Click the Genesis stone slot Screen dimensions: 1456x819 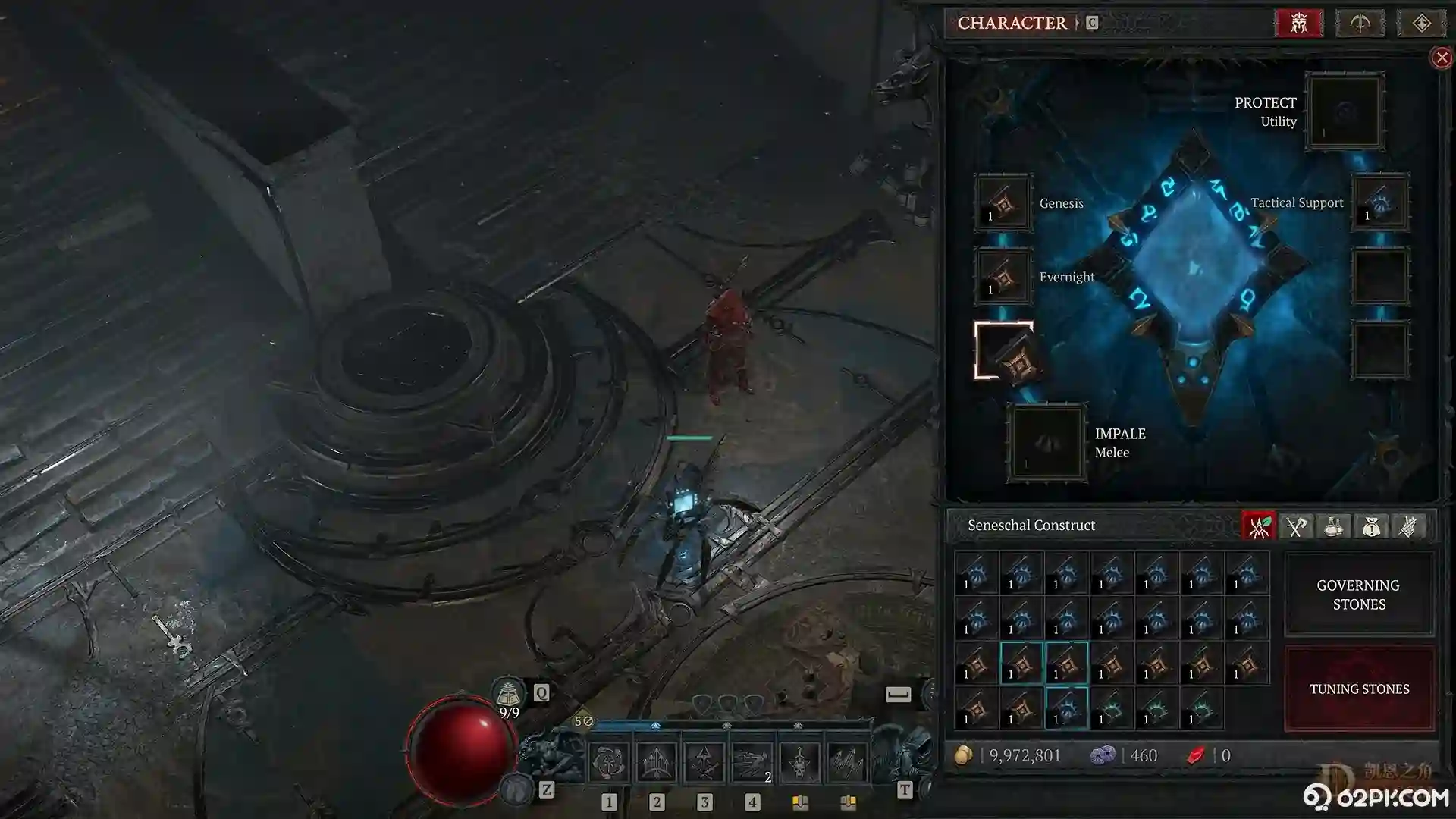[x=1003, y=202]
